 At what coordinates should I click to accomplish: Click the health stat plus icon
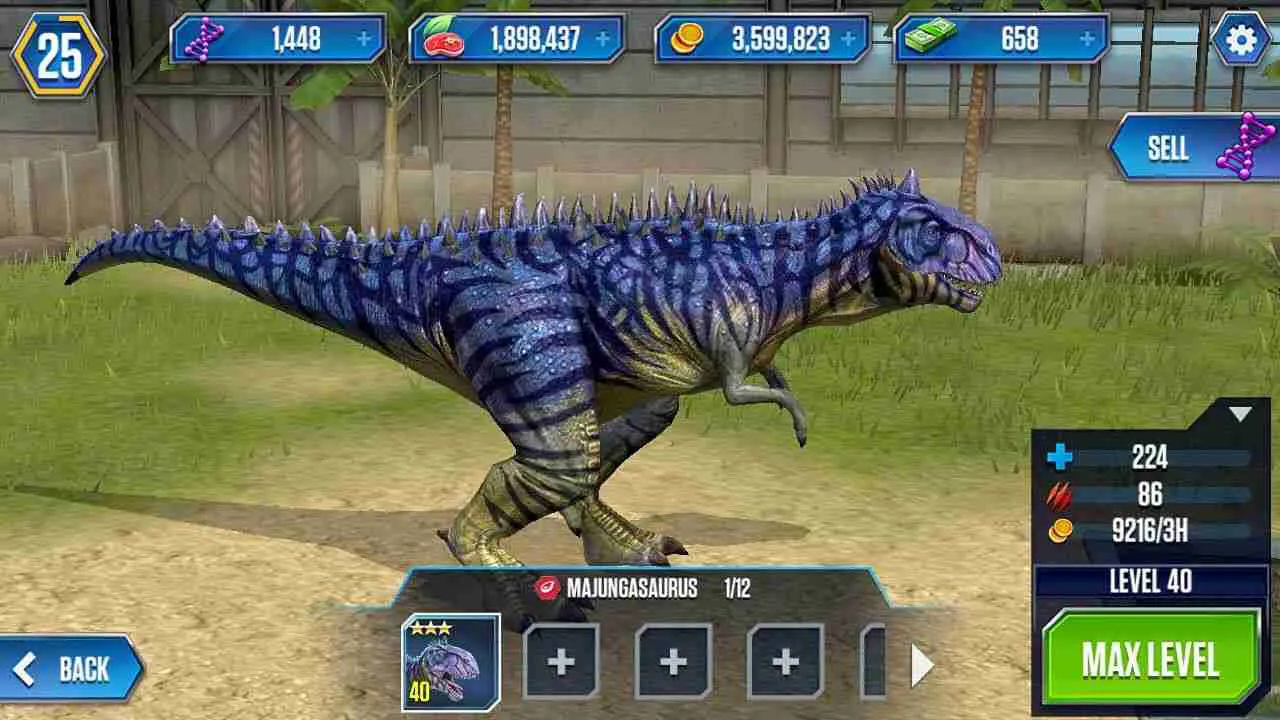(1060, 460)
